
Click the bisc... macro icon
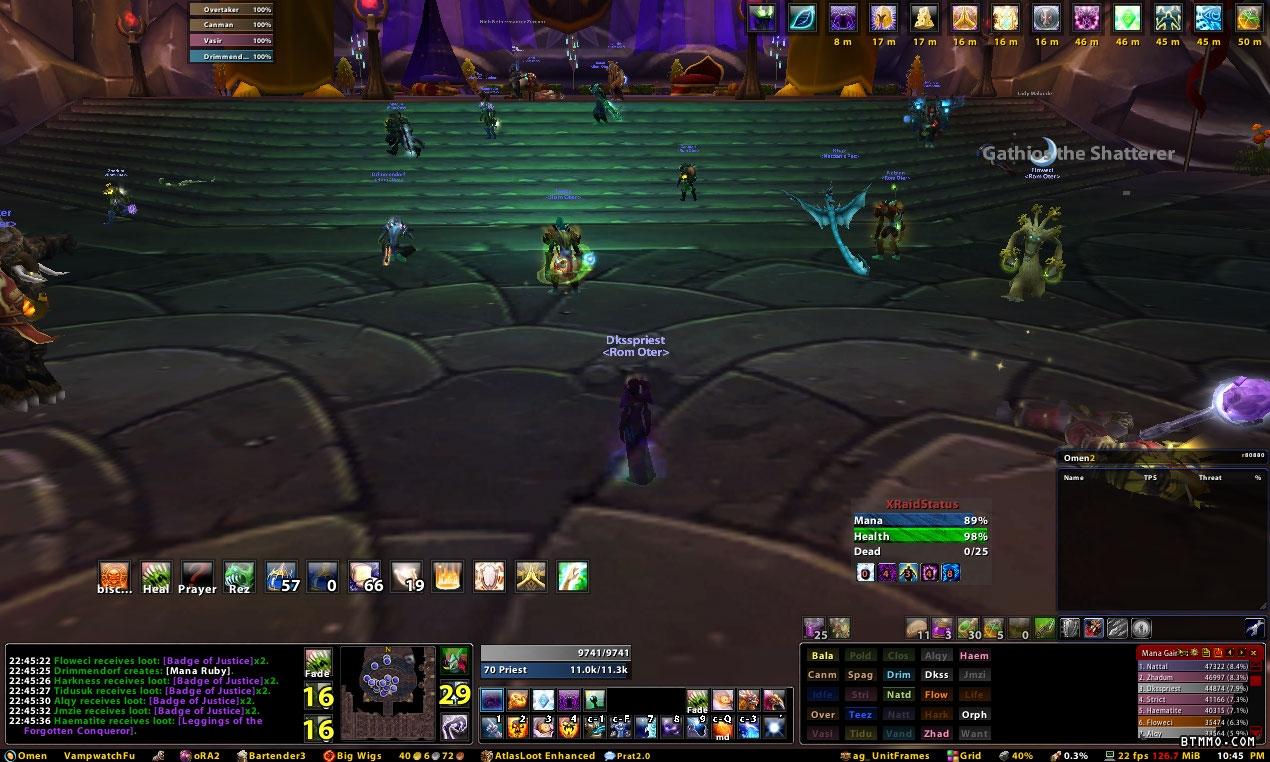114,576
